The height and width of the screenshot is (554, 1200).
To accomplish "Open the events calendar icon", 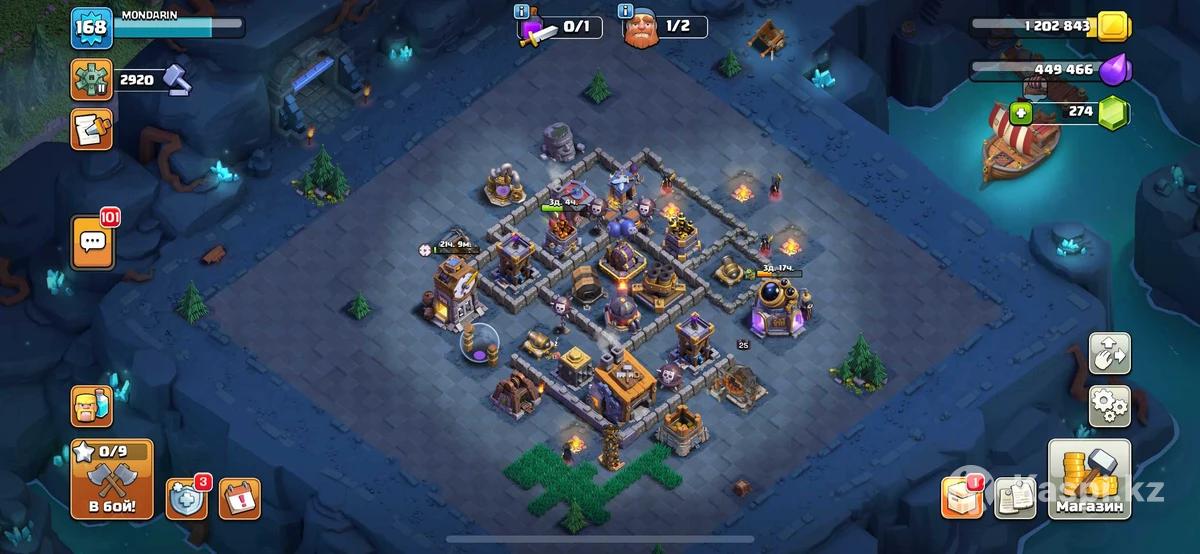I will pos(239,498).
